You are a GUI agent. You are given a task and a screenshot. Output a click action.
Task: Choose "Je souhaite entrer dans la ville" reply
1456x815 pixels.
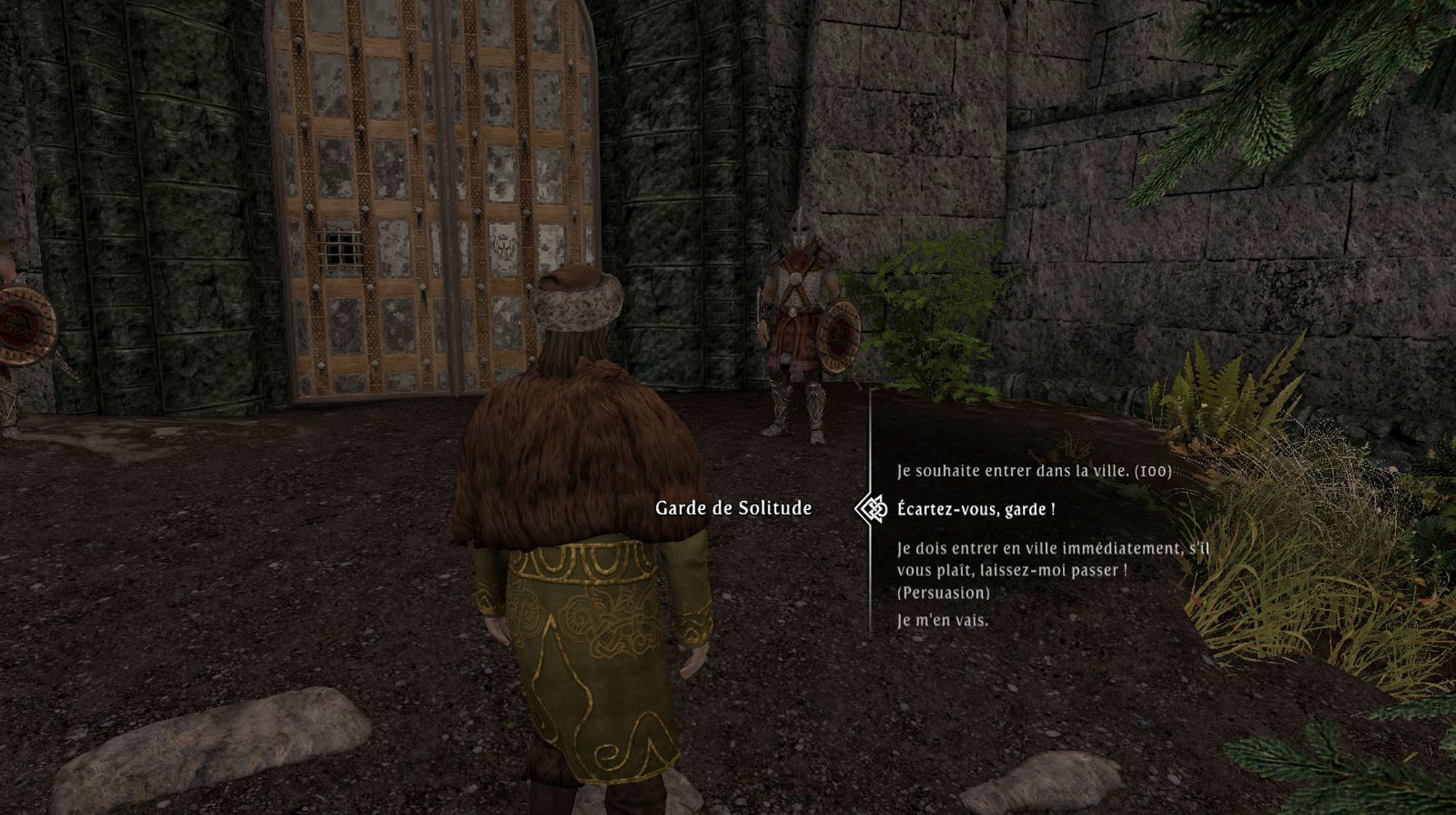coord(1034,471)
